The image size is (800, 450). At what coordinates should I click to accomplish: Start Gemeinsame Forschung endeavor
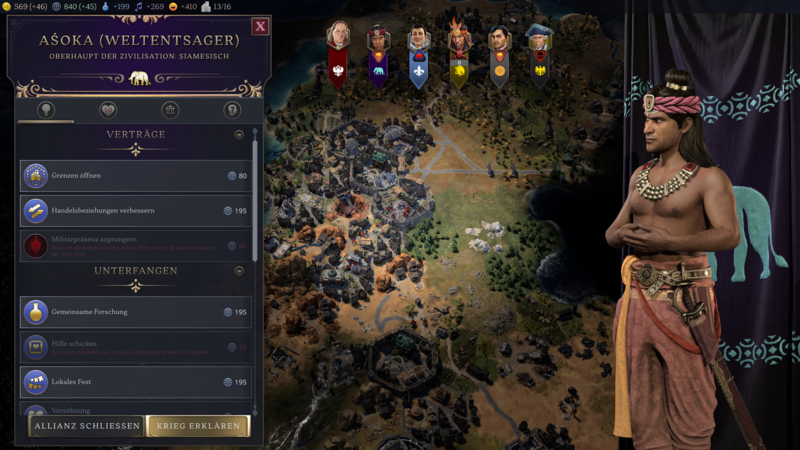click(136, 312)
